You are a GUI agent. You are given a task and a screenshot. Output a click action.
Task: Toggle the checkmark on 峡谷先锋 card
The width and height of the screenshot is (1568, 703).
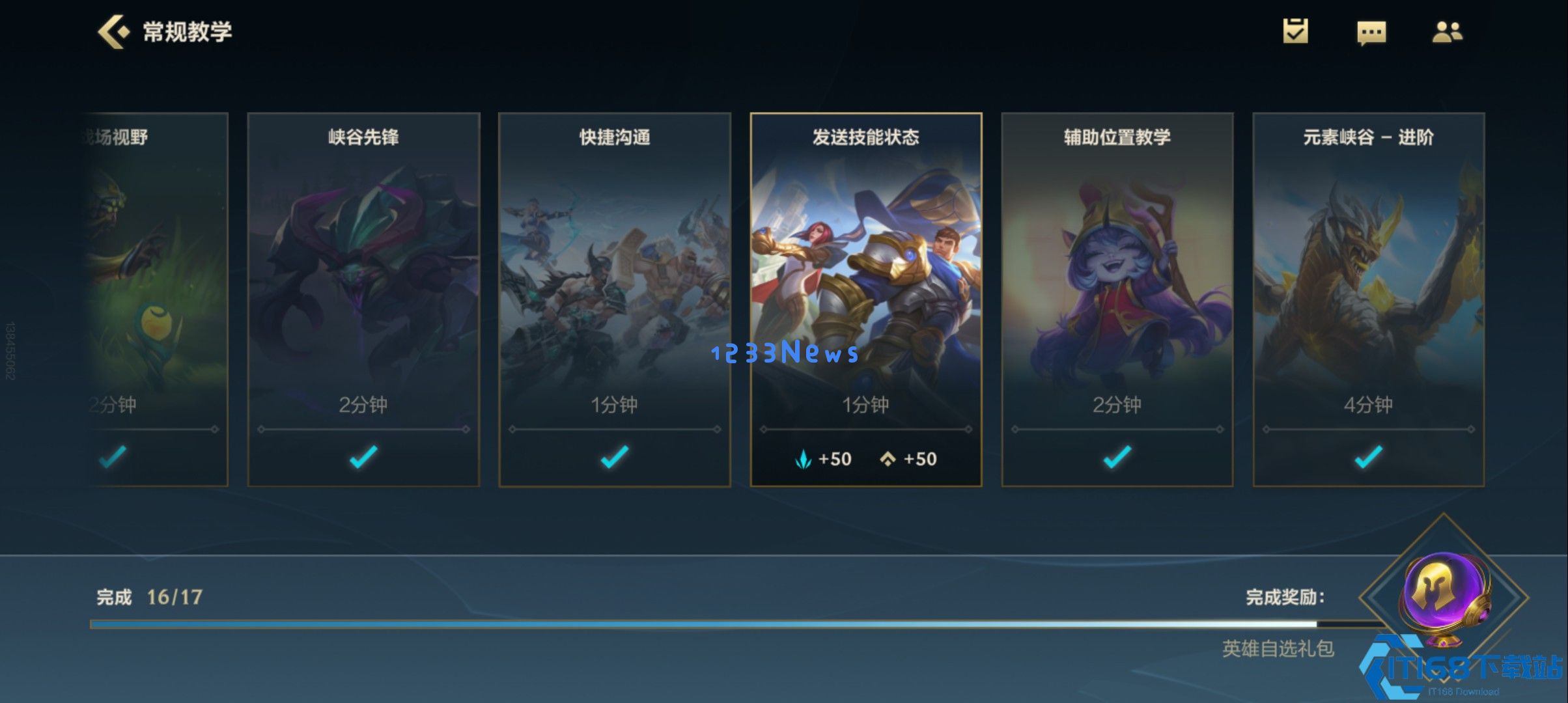coord(363,458)
